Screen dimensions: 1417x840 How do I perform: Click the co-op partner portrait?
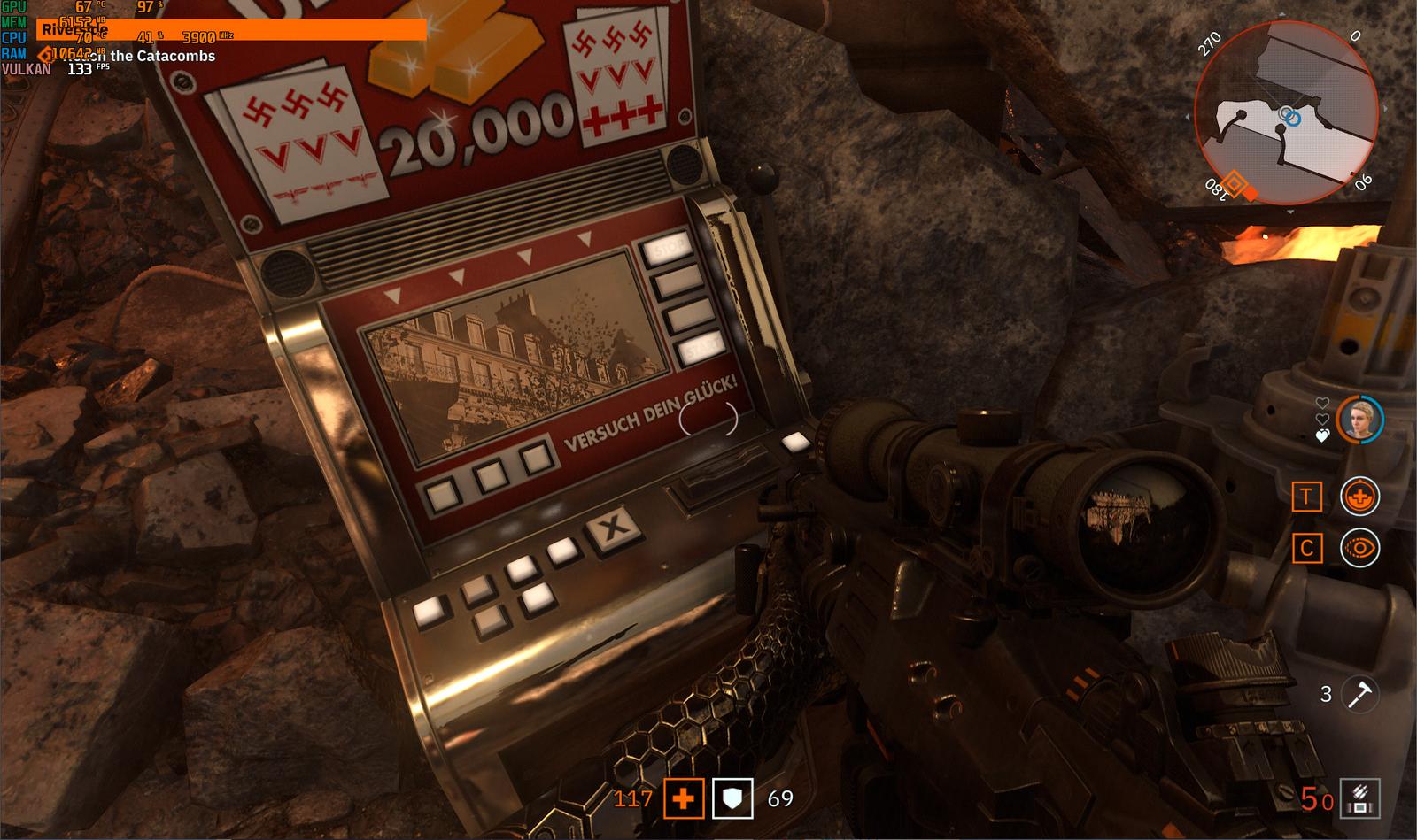pyautogui.click(x=1359, y=420)
